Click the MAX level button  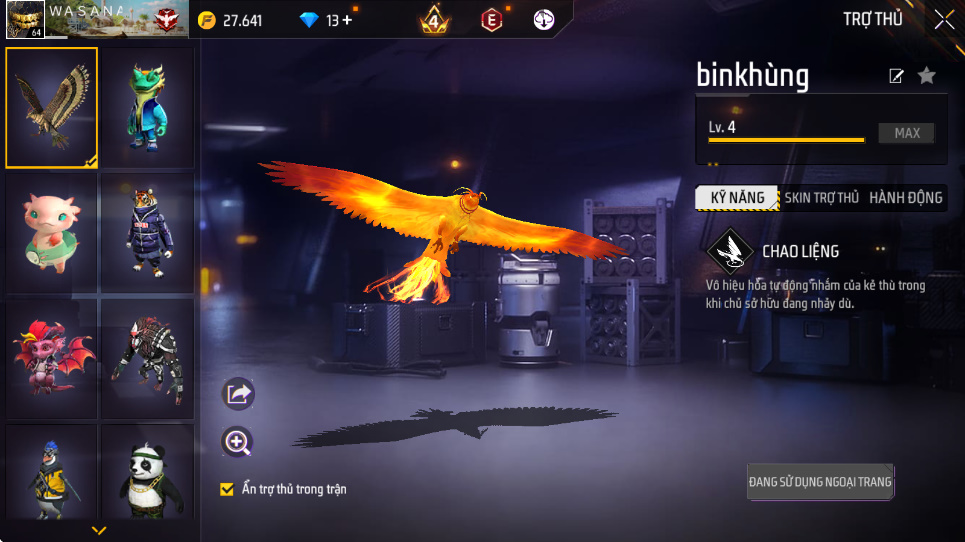click(906, 133)
